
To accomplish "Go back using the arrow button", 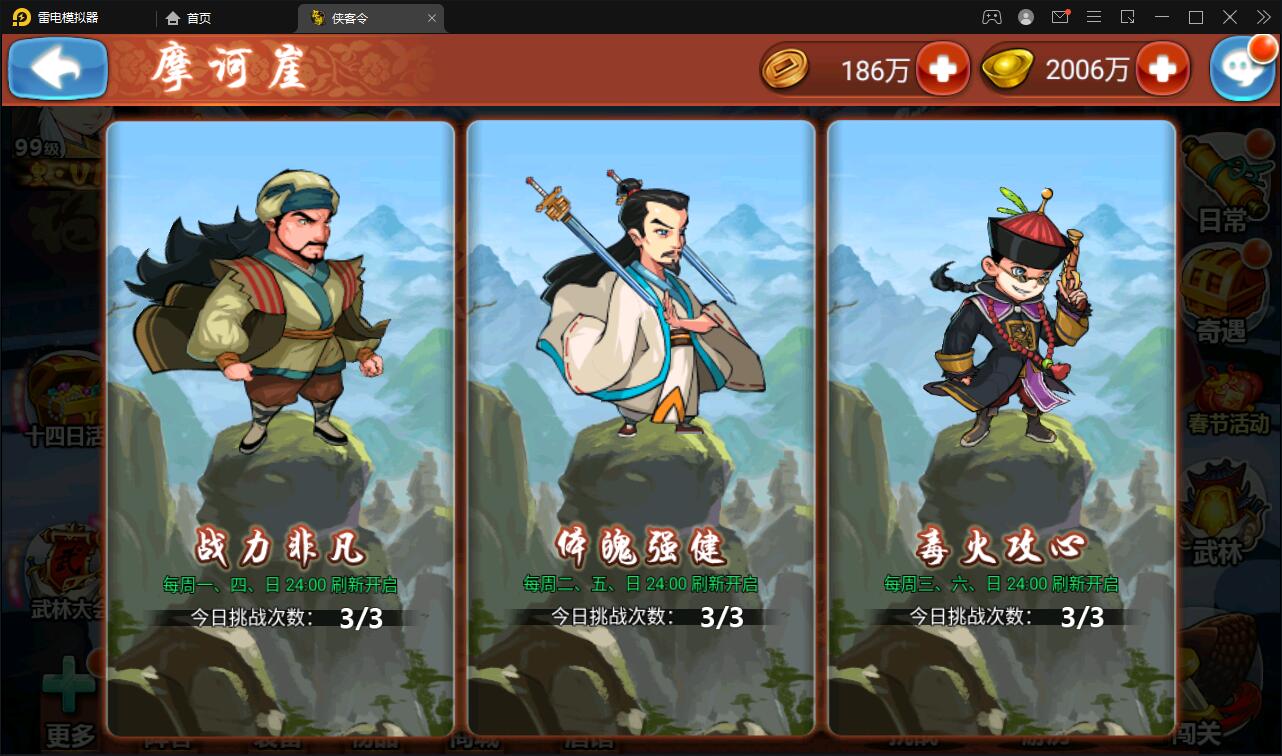I will [x=57, y=68].
